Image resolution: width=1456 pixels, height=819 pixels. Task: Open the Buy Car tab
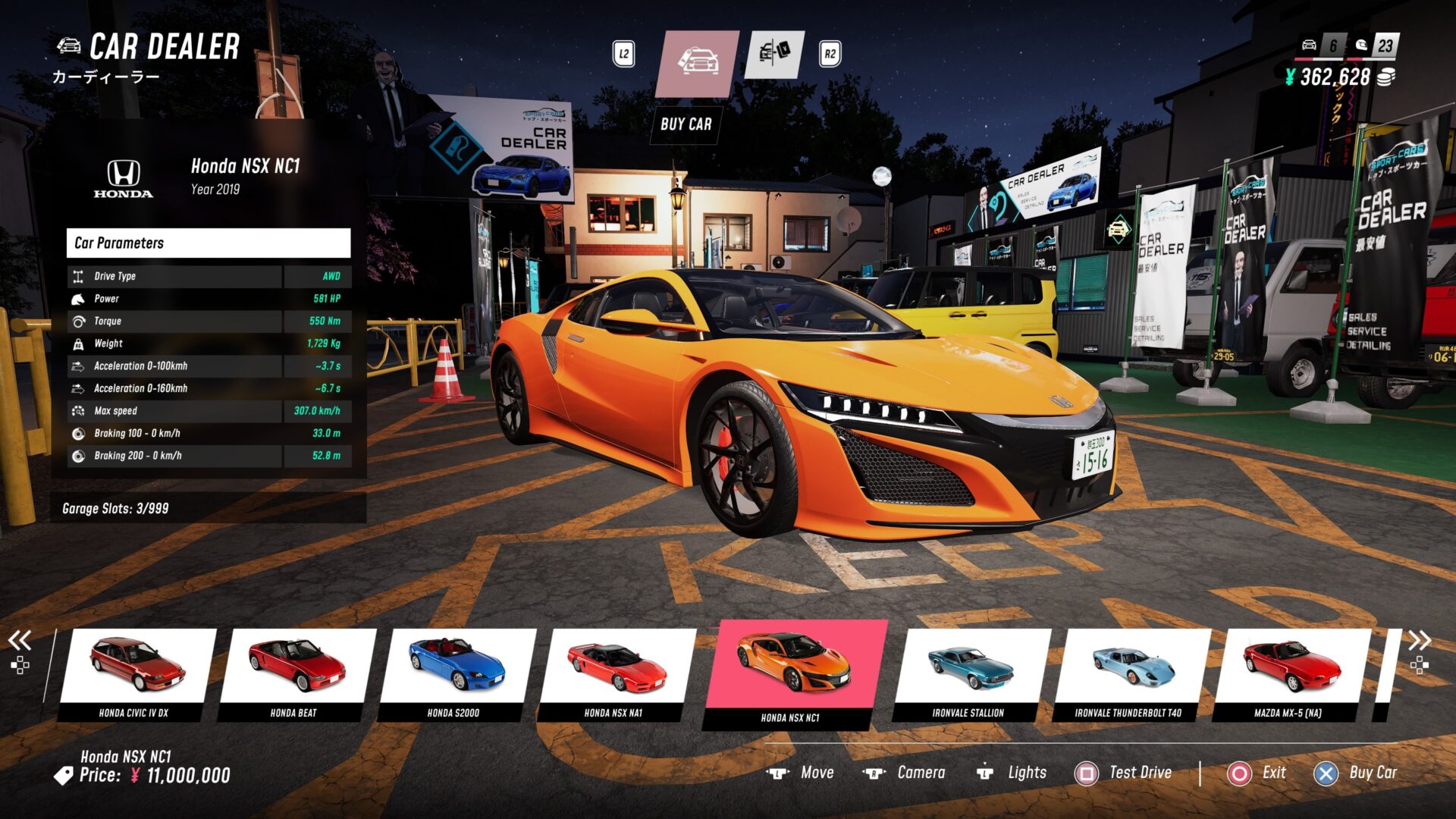pos(697,64)
